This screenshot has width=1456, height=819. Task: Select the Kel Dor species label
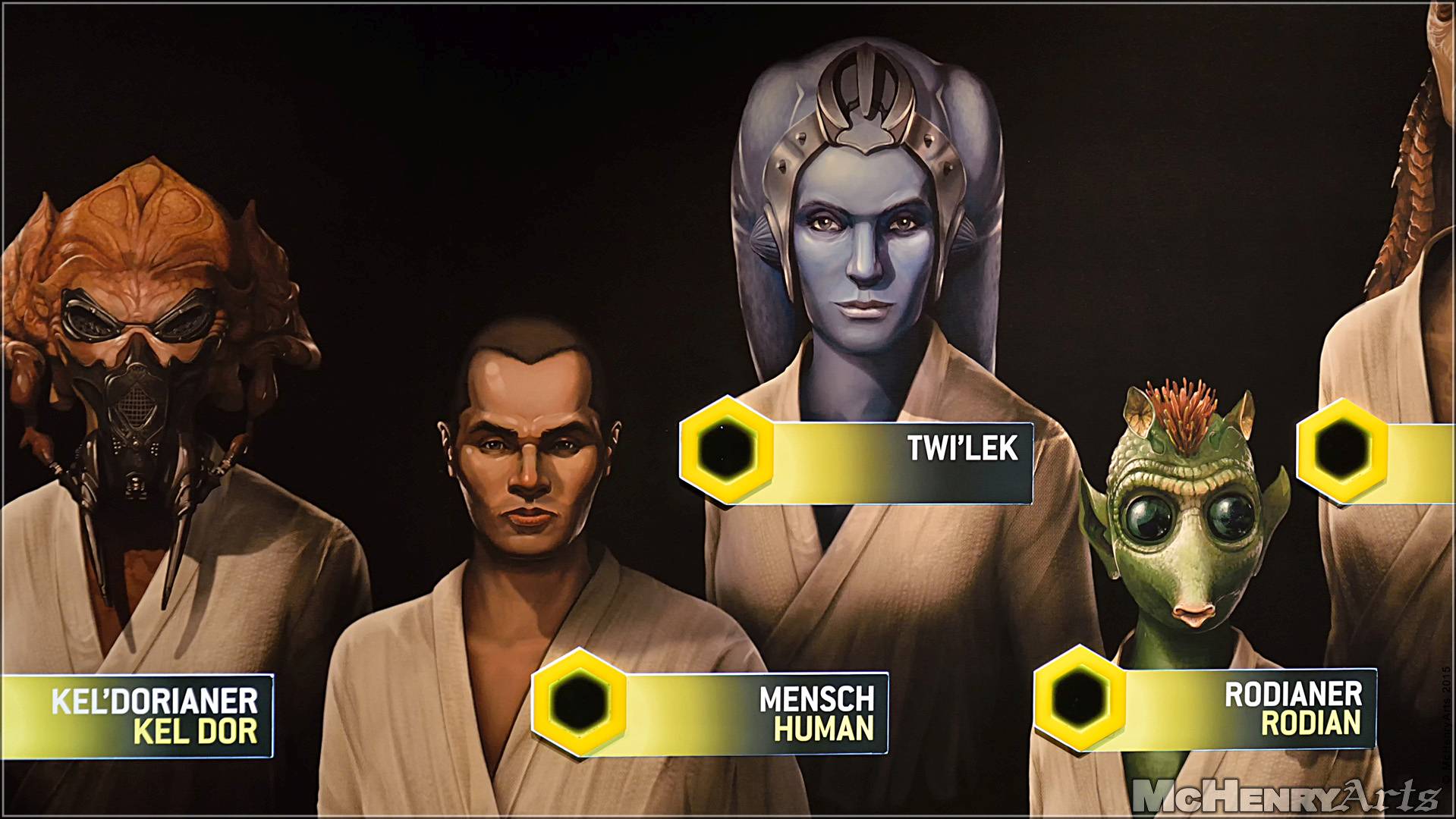pyautogui.click(x=154, y=715)
